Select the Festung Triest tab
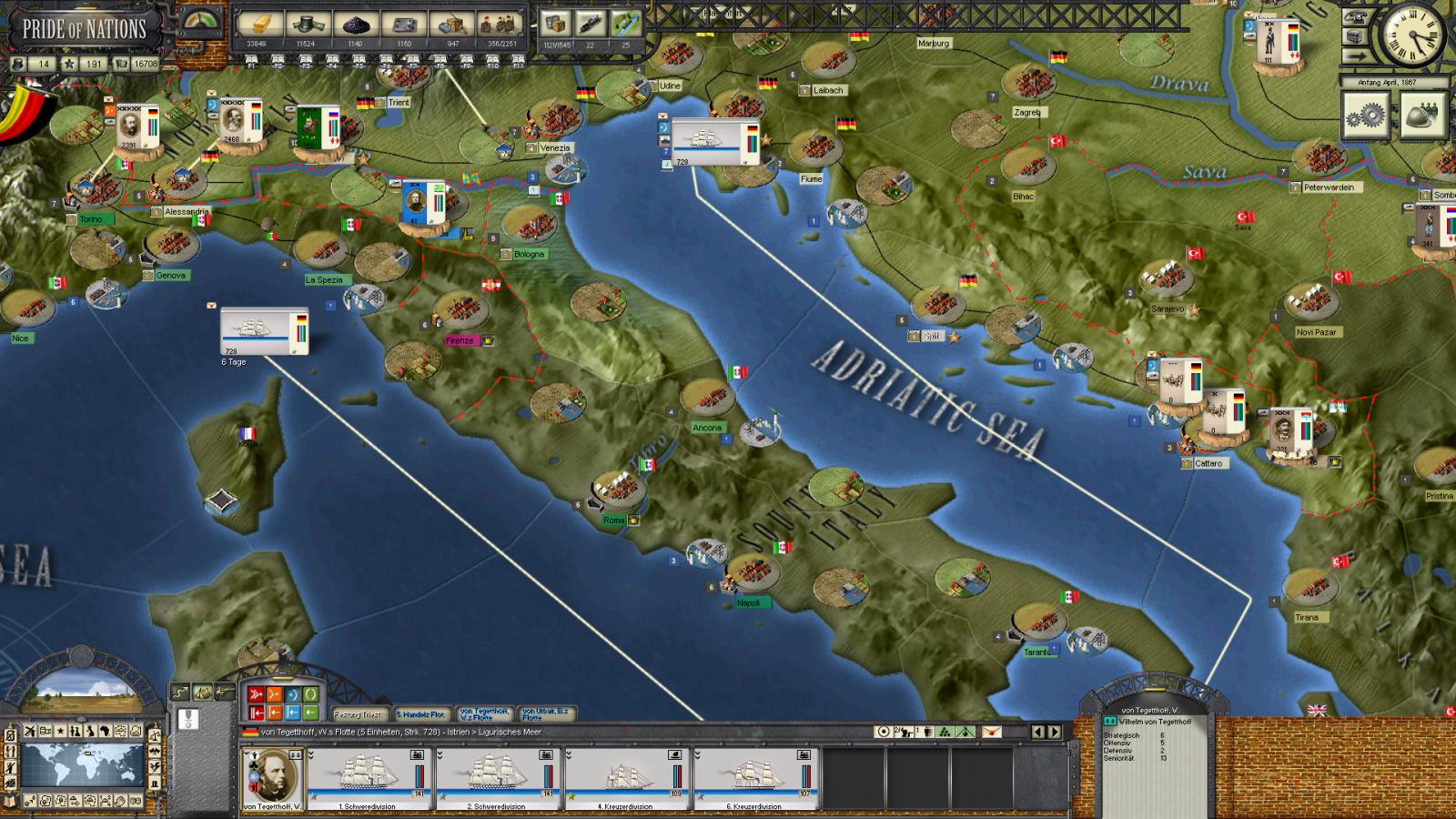Viewport: 1456px width, 819px height. [x=360, y=714]
